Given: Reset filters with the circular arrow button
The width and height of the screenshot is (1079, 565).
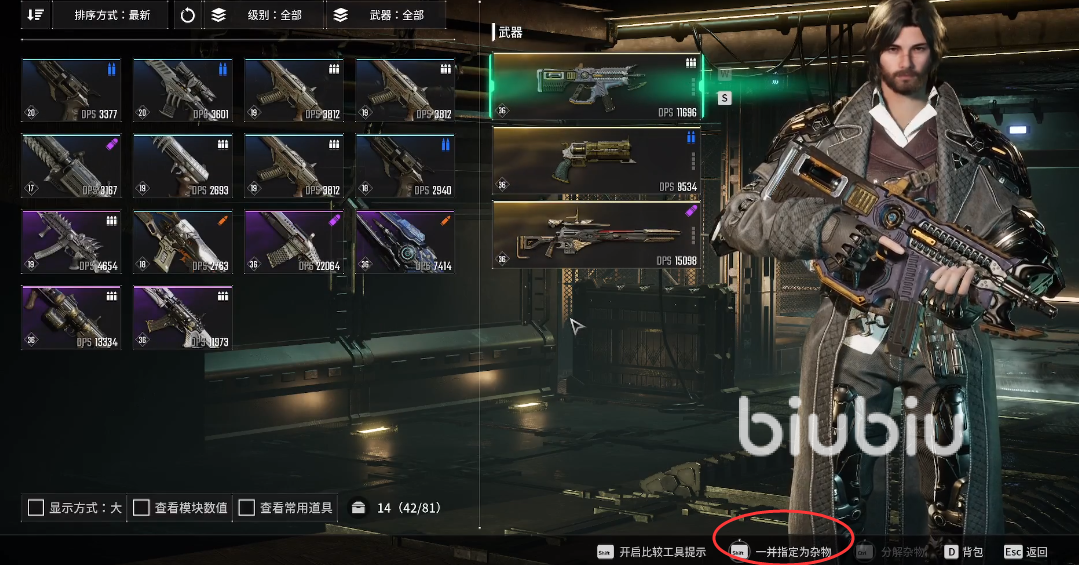Looking at the screenshot, I should tap(187, 15).
